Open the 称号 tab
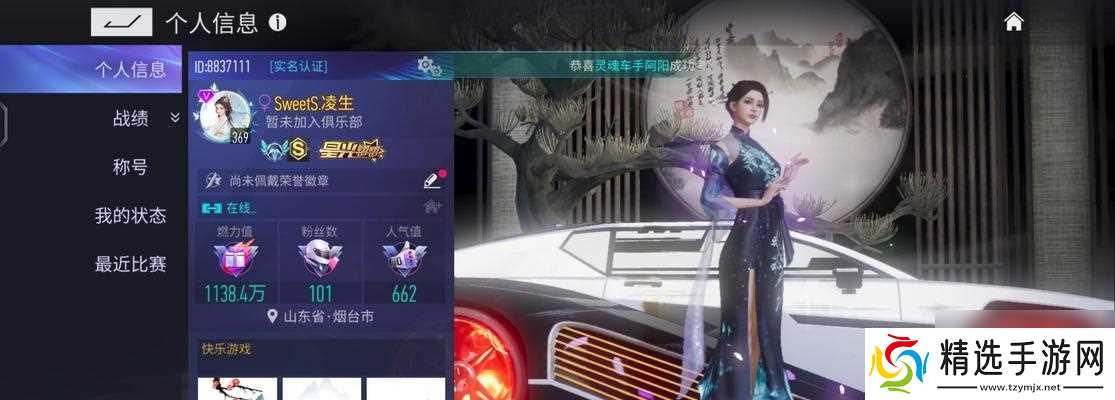This screenshot has width=1115, height=400. 130,167
